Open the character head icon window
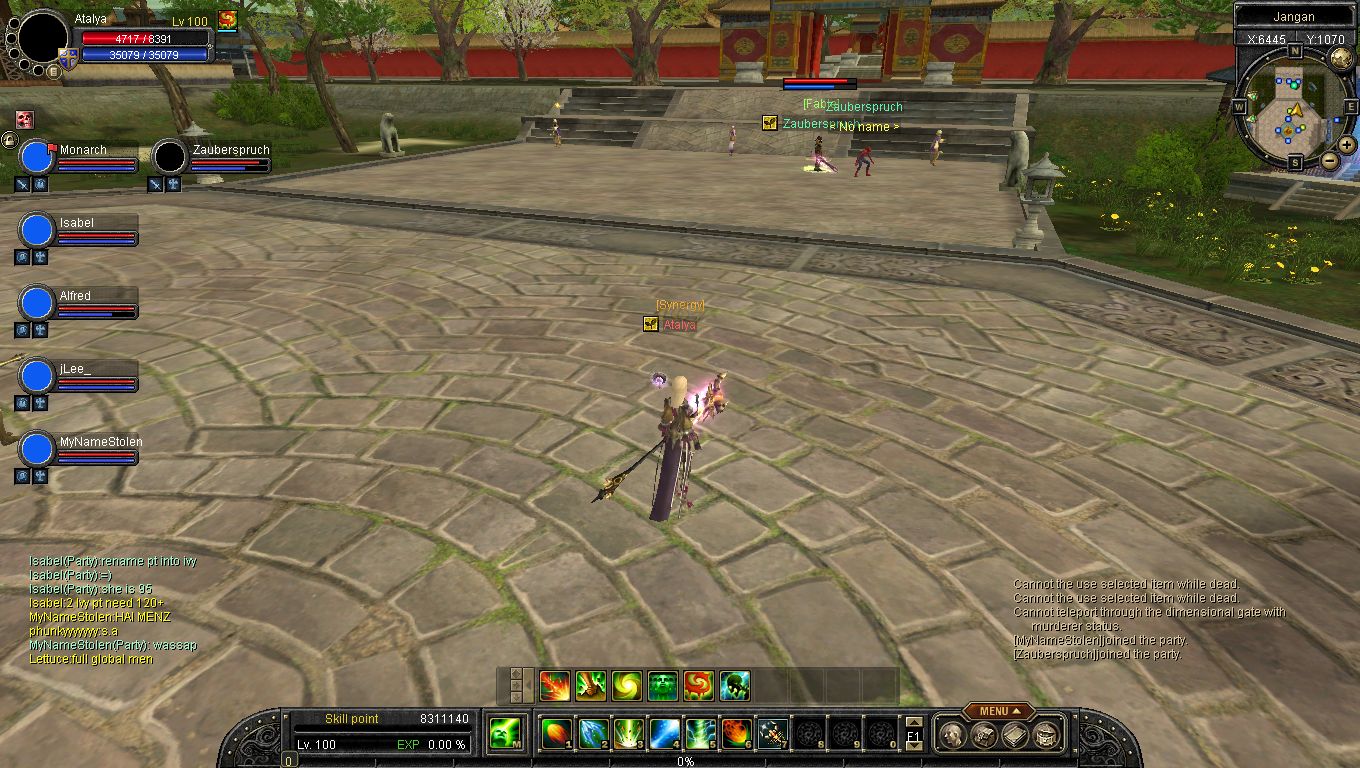 click(x=953, y=734)
